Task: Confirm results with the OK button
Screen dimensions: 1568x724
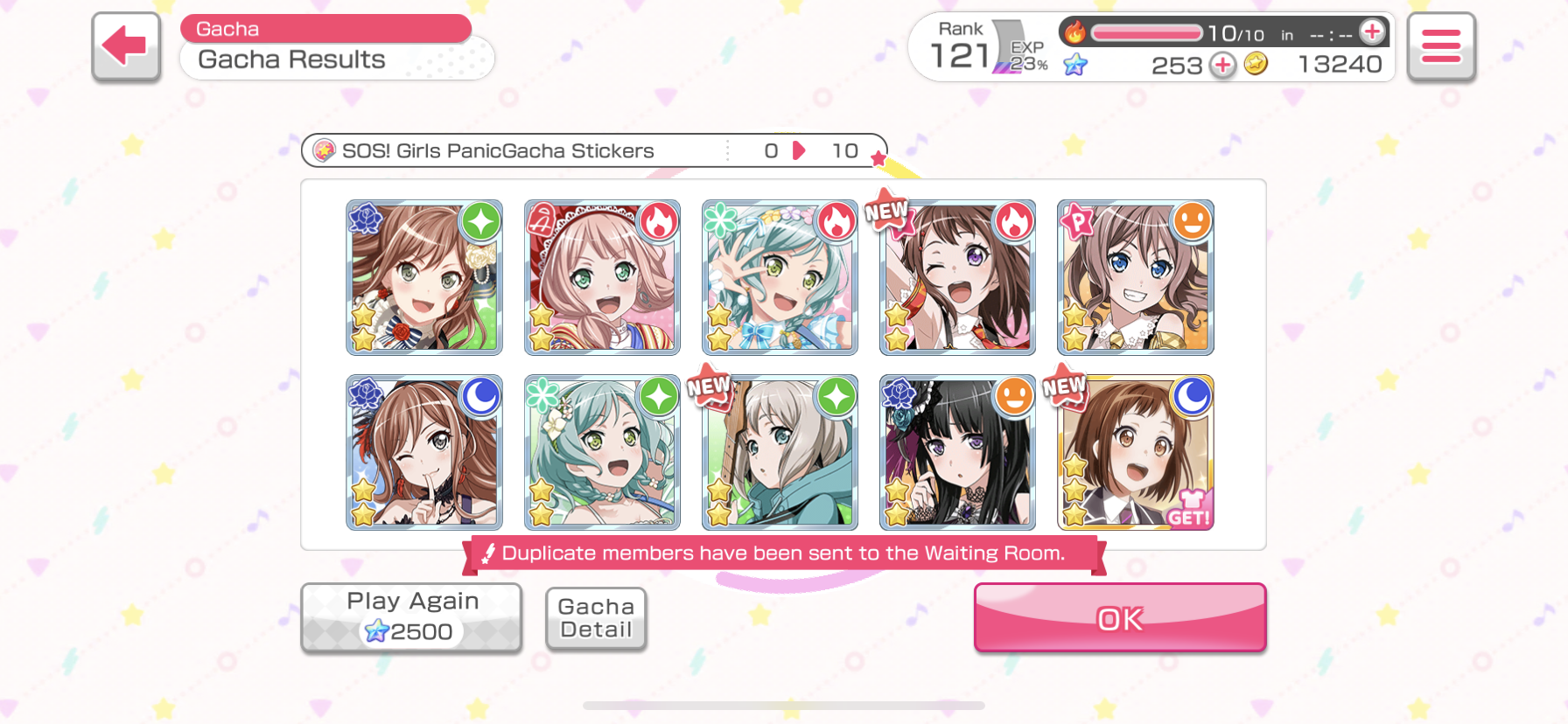Action: (x=1119, y=618)
